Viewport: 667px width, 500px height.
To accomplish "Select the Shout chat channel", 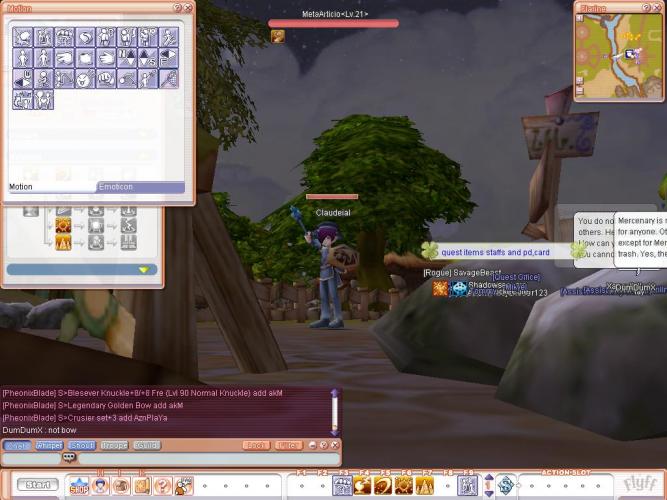I will pos(82,445).
